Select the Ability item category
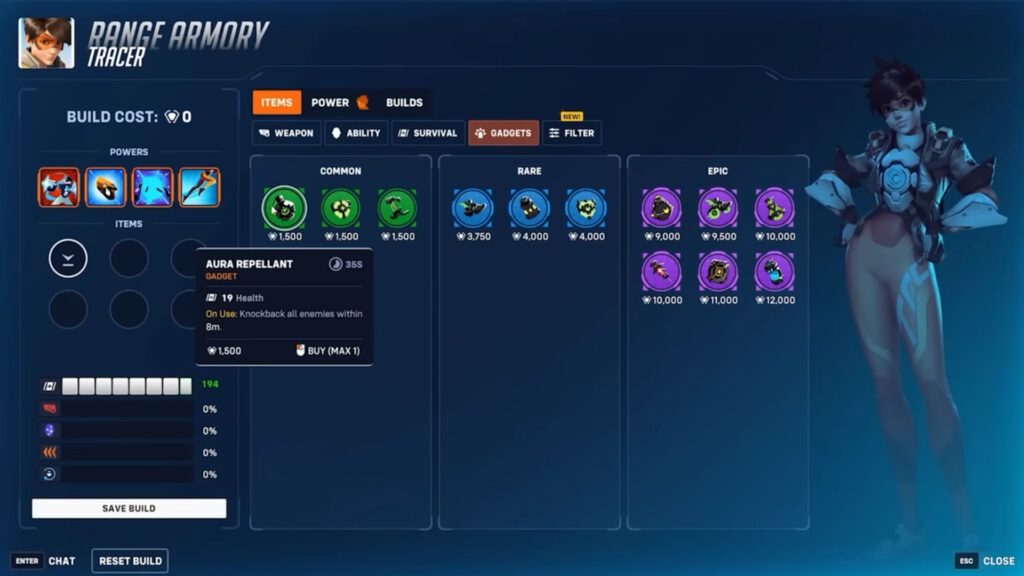The height and width of the screenshot is (576, 1024). (355, 133)
